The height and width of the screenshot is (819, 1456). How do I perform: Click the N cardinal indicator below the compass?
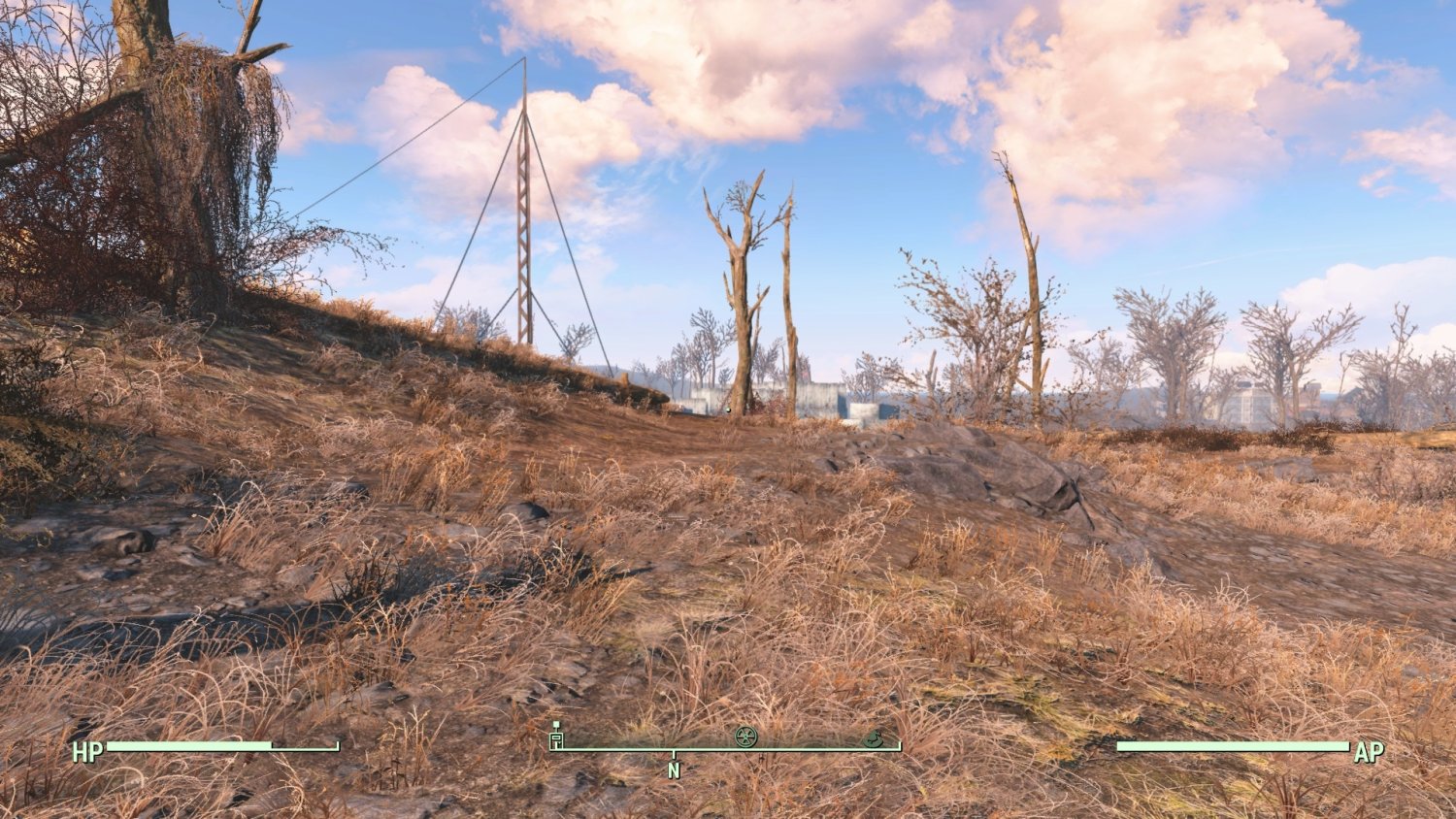click(x=673, y=770)
